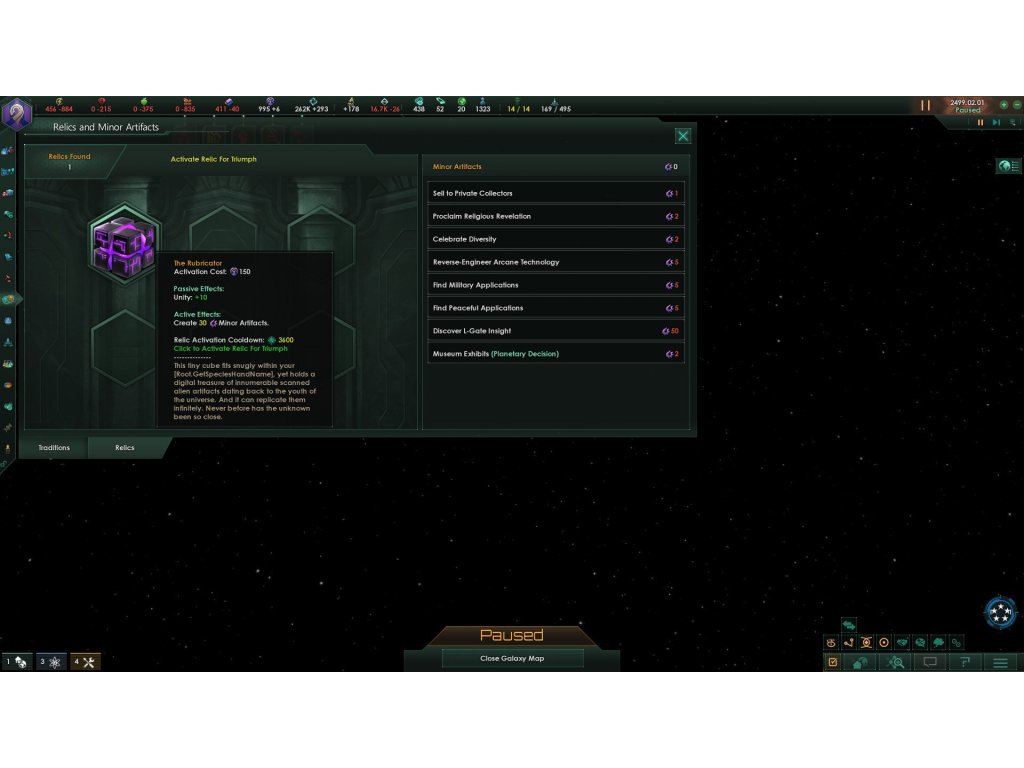
Task: Activate The Rubricator relic cube
Action: click(124, 244)
